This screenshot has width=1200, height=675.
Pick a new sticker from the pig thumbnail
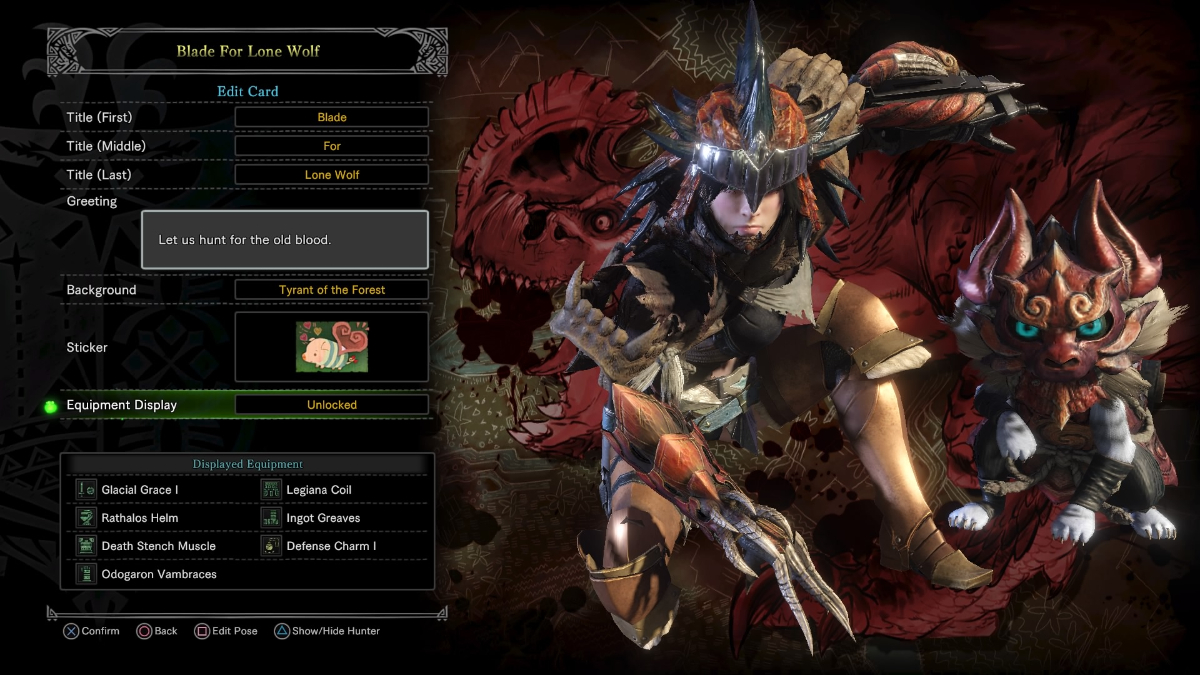331,347
